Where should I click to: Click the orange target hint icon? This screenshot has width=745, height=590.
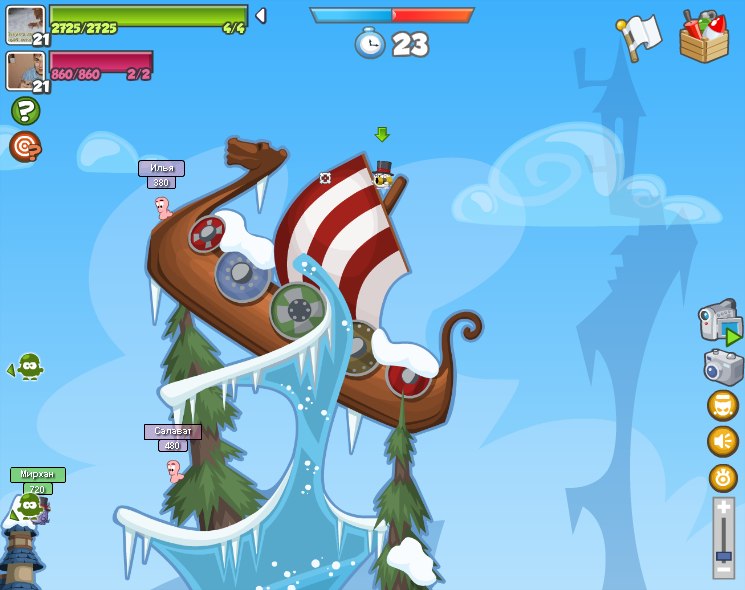[25, 147]
